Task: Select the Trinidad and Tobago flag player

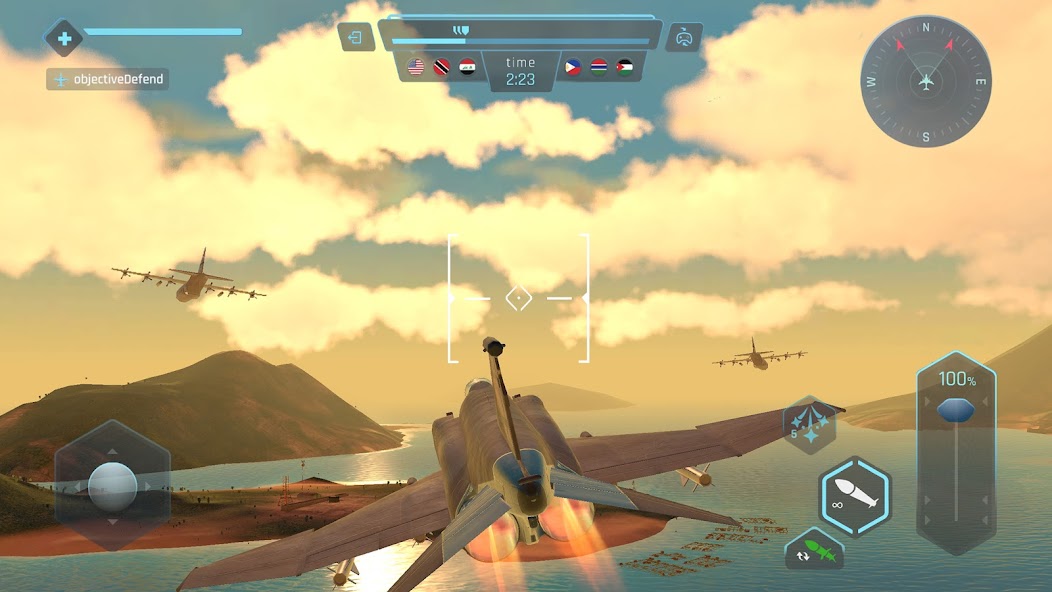Action: 442,67
